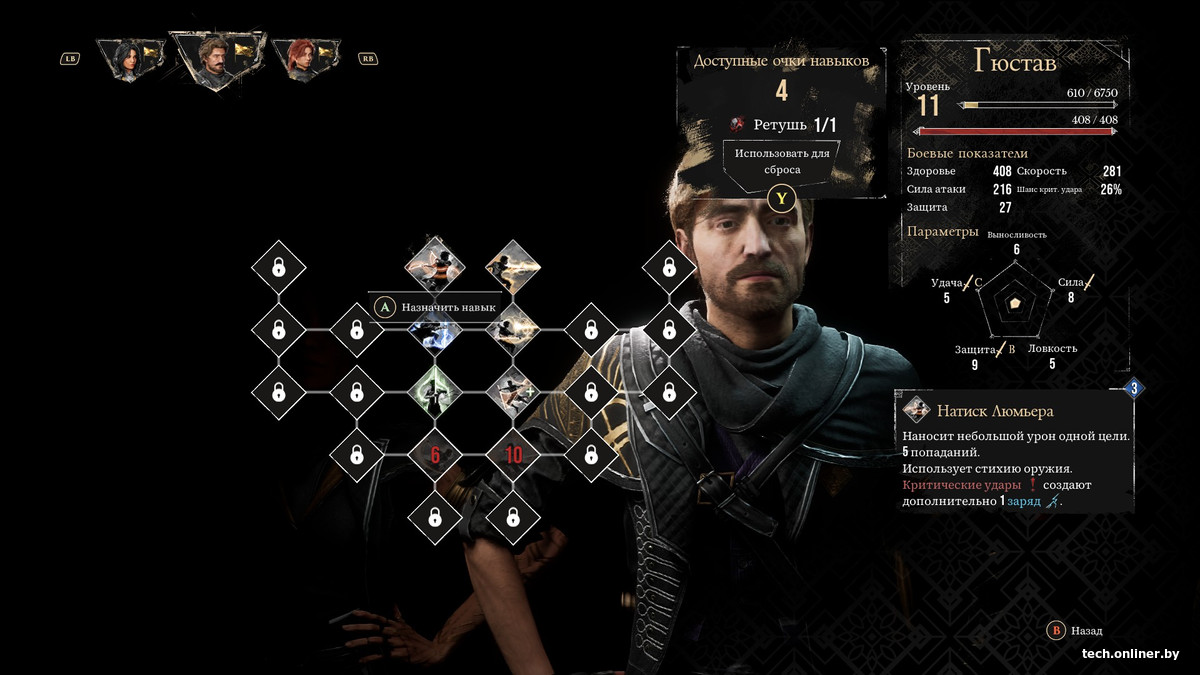This screenshot has width=1200, height=675.
Task: Select the skill node costing 10 points
Action: pos(513,456)
